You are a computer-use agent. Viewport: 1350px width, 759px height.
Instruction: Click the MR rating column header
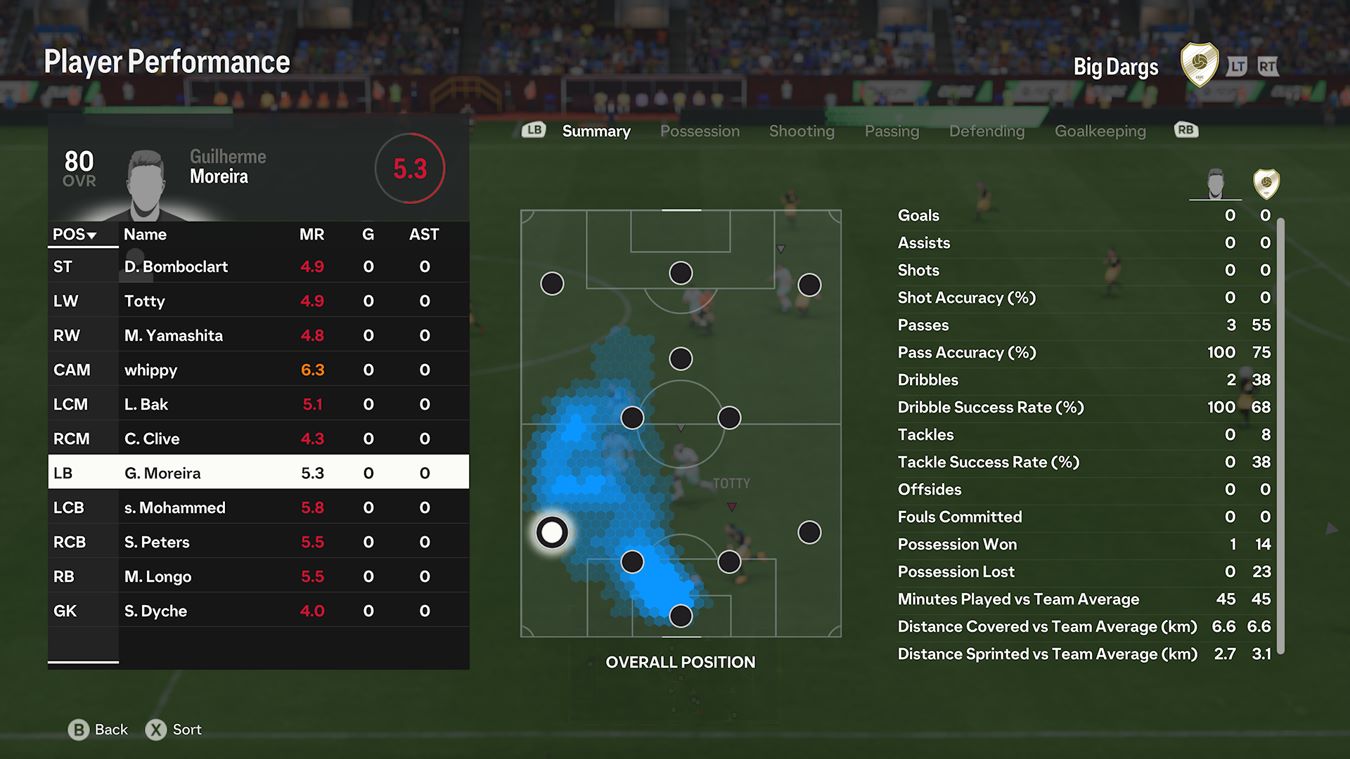312,235
